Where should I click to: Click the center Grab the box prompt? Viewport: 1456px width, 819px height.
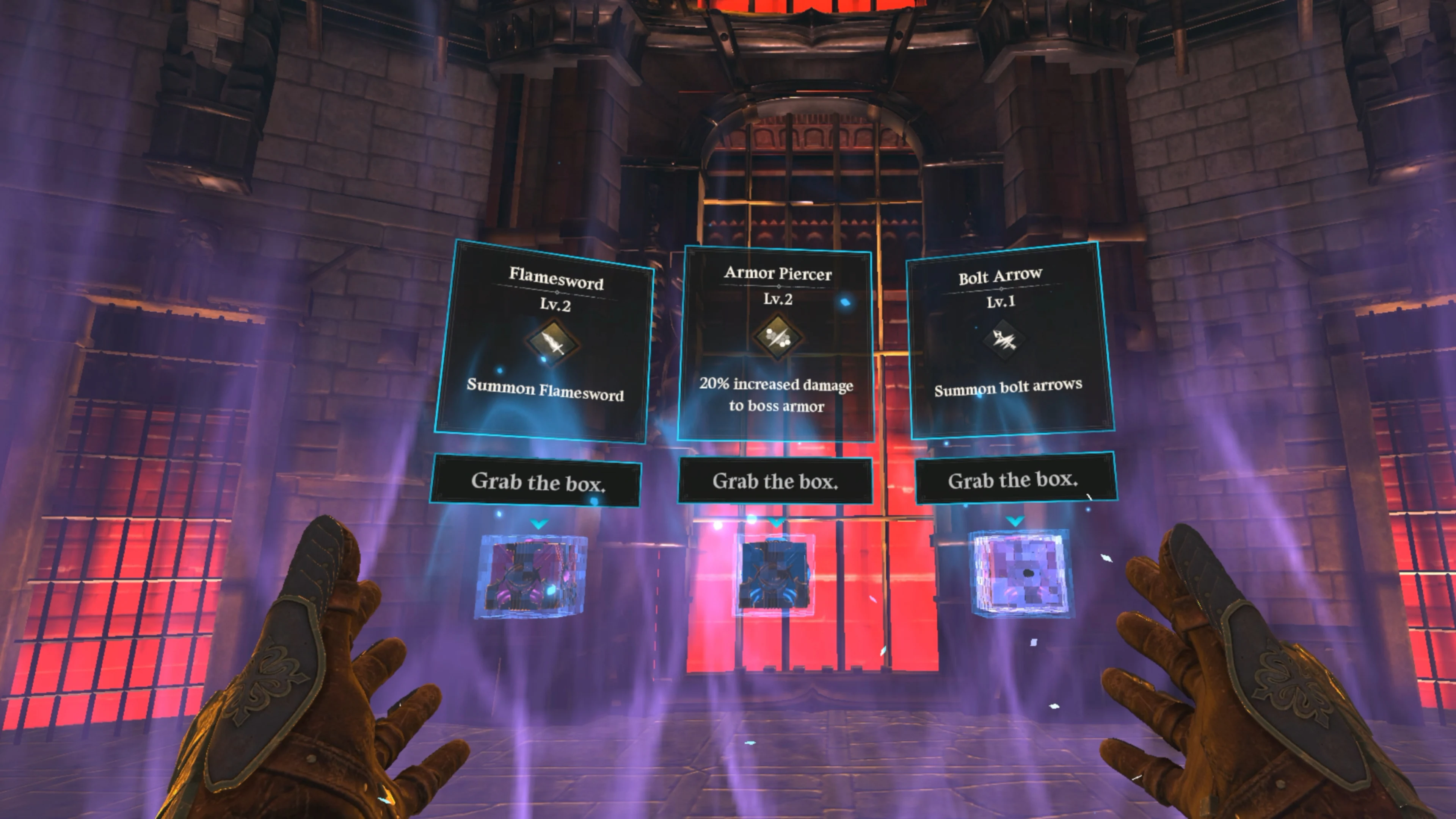point(774,482)
